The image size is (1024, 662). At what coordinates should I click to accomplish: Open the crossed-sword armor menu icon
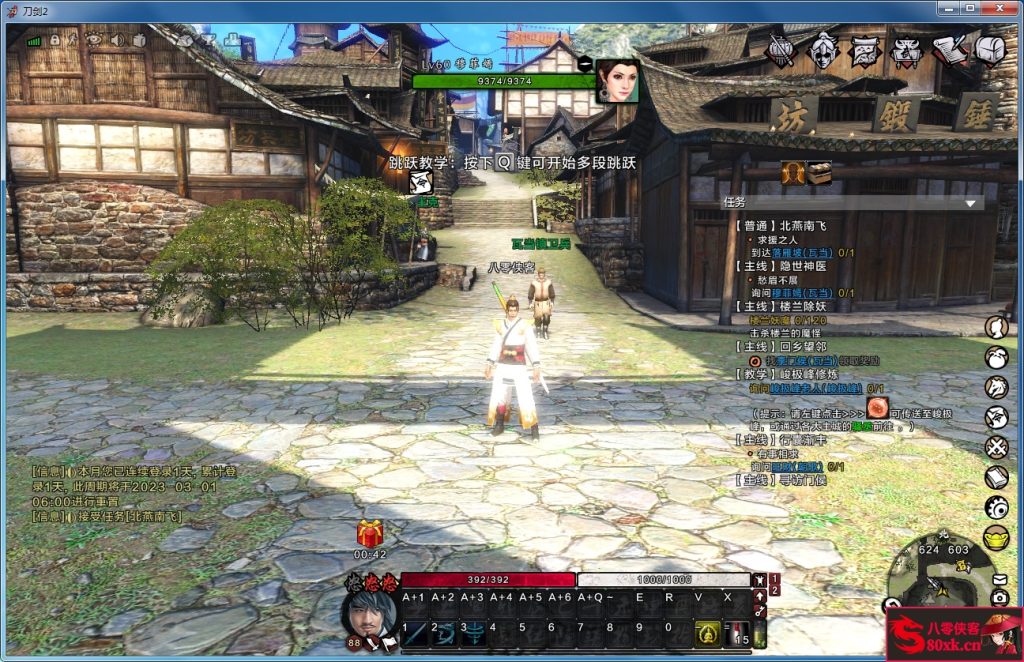(780, 49)
